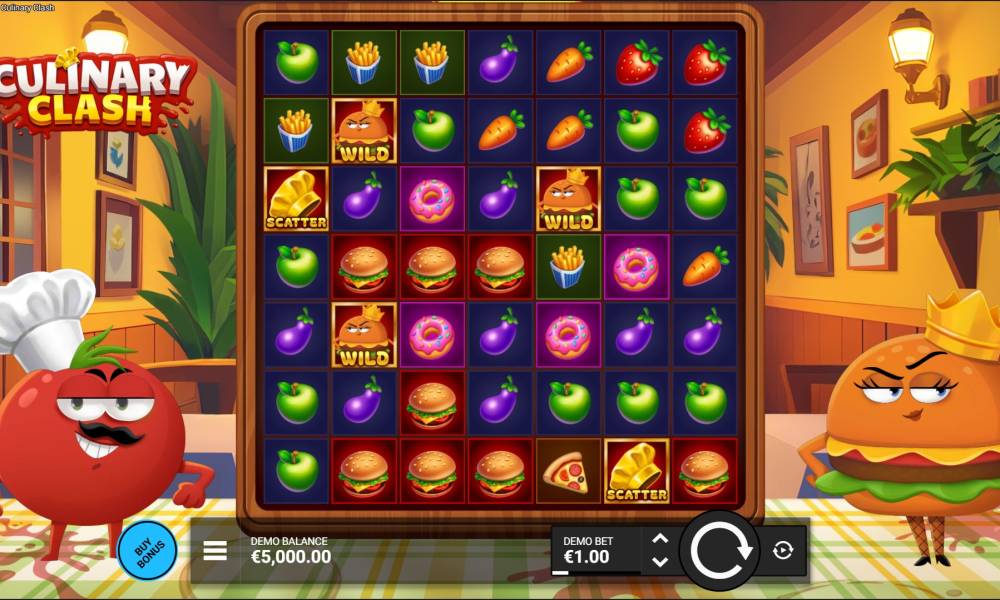1000x600 pixels.
Task: Increase the demo bet with the up arrow
Action: click(x=660, y=539)
